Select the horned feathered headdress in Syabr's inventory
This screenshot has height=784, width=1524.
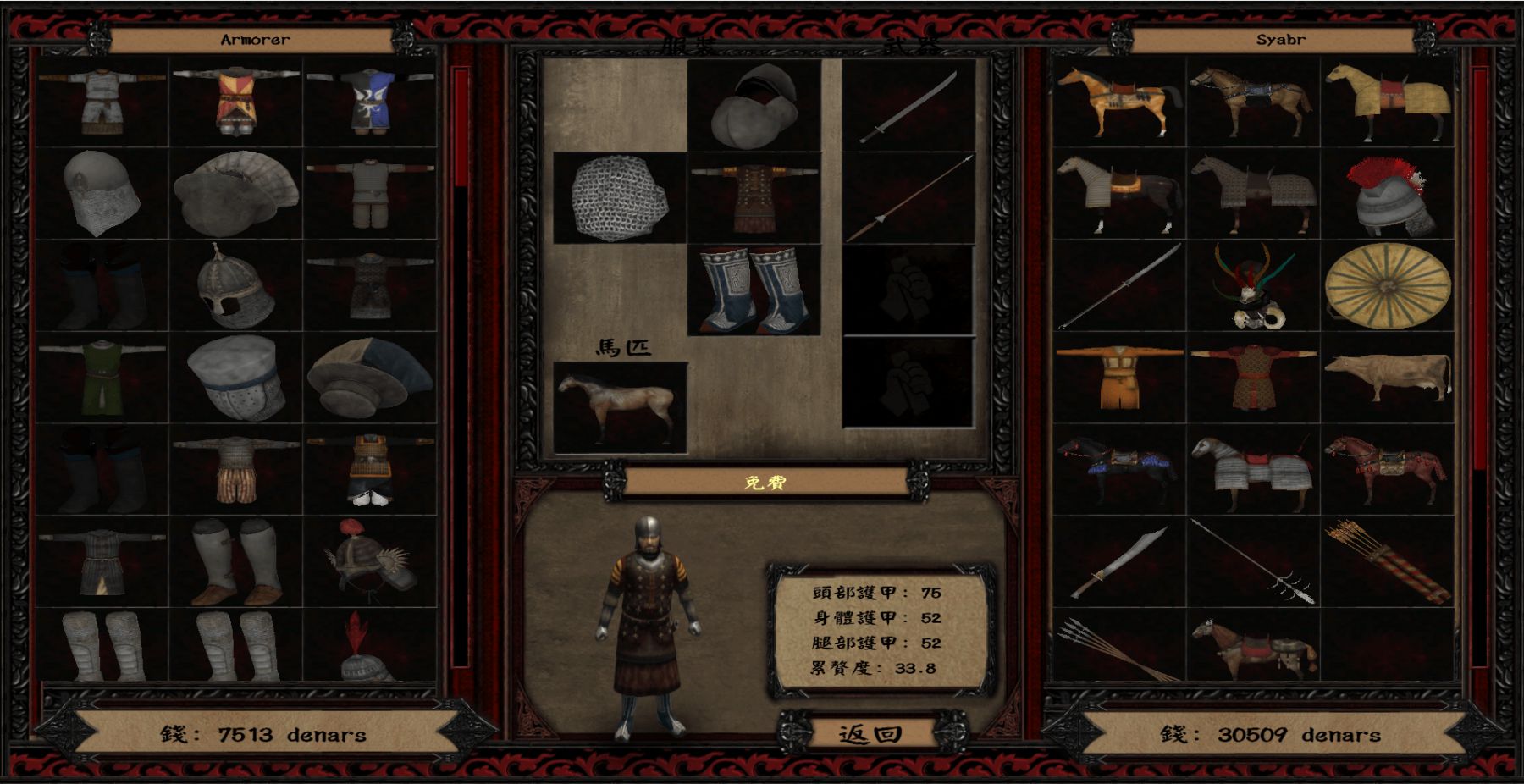[x=1253, y=286]
